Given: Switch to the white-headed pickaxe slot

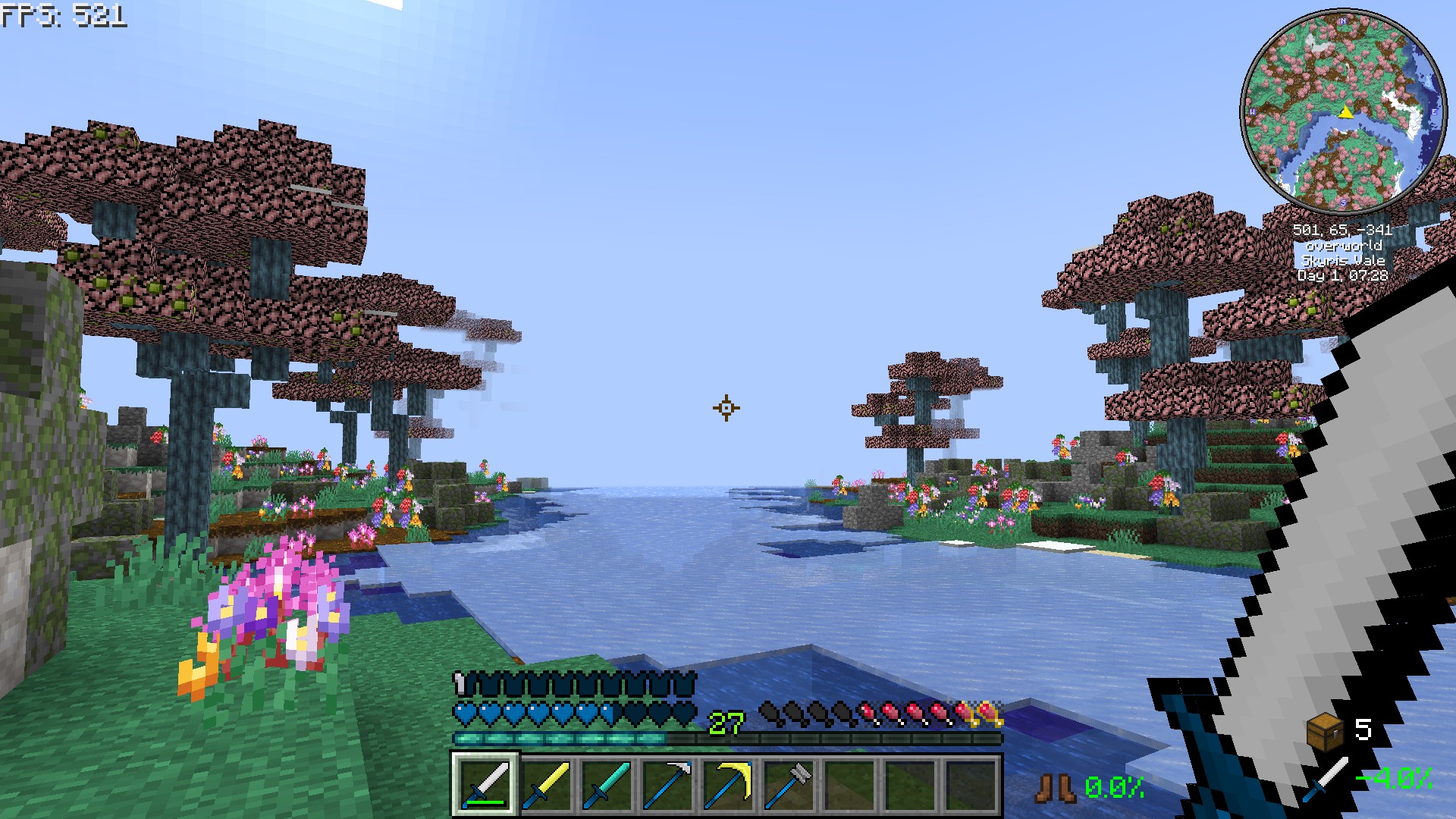Looking at the screenshot, I should [667, 784].
